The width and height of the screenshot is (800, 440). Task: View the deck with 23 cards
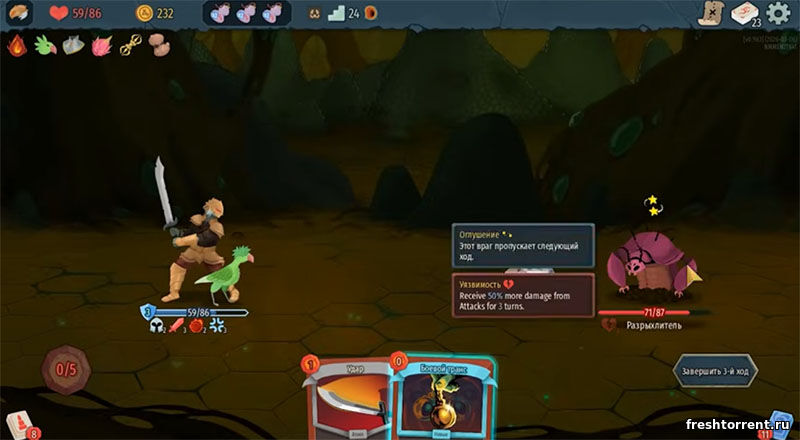745,13
